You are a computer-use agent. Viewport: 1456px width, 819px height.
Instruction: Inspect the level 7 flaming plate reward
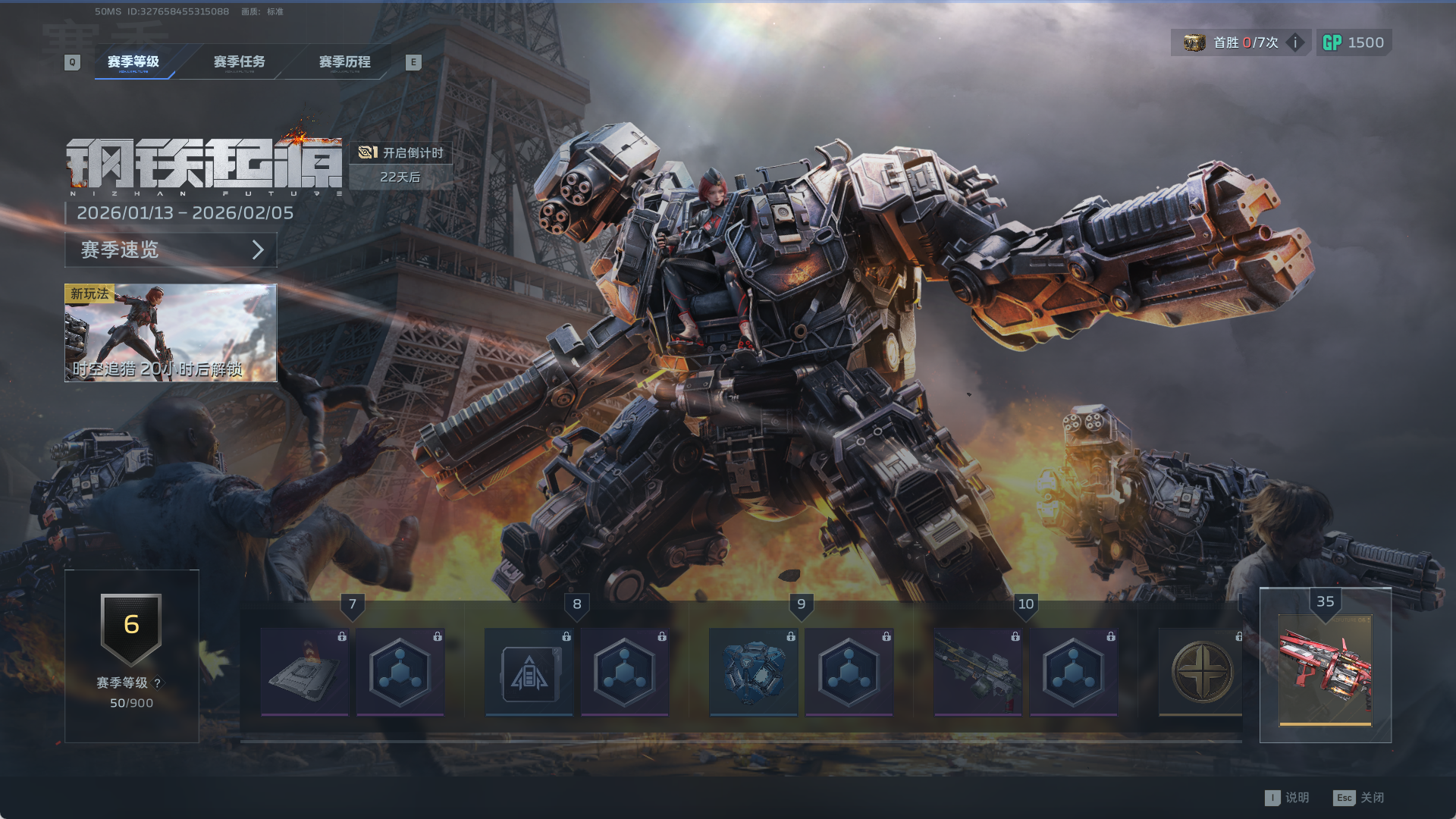point(305,672)
